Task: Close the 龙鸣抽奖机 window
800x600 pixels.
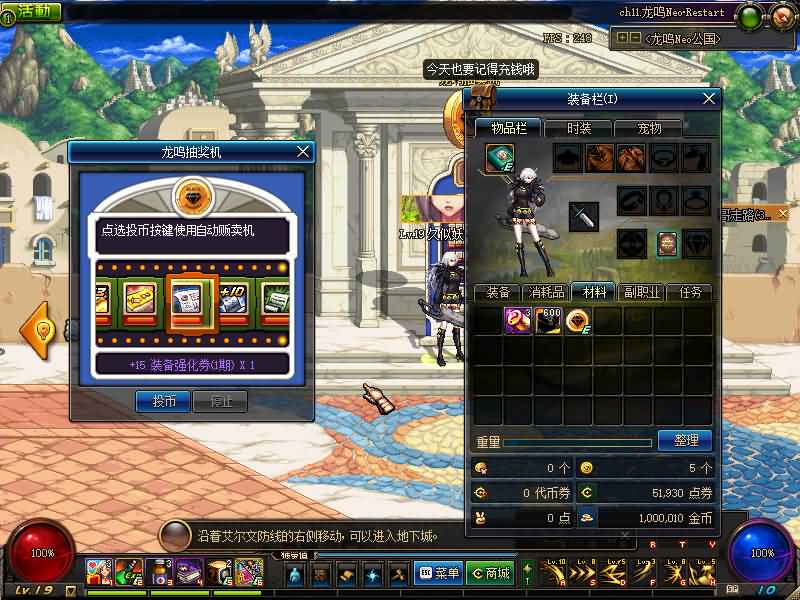Action: [303, 152]
